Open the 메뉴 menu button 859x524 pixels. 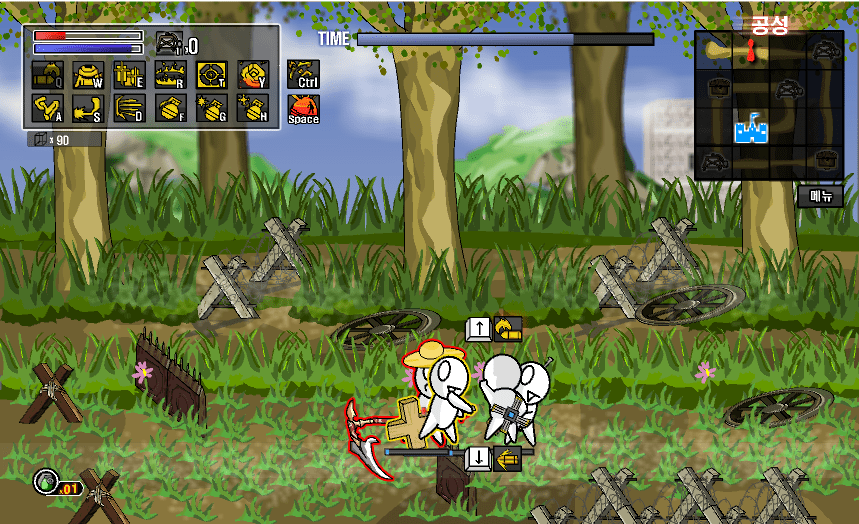coord(820,197)
